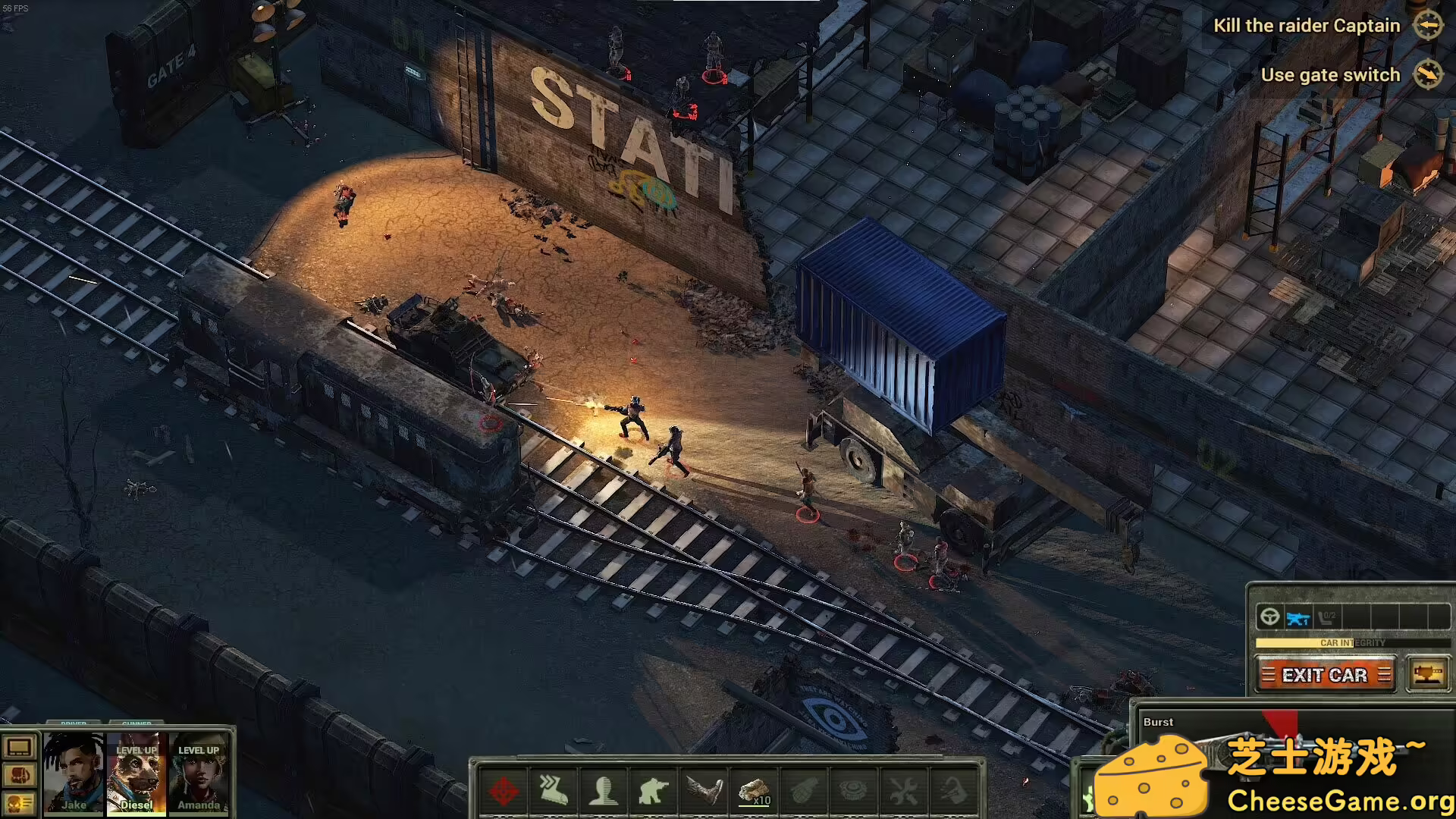Select the grenade hotbar slot
This screenshot has height=819, width=1456.
point(804,792)
